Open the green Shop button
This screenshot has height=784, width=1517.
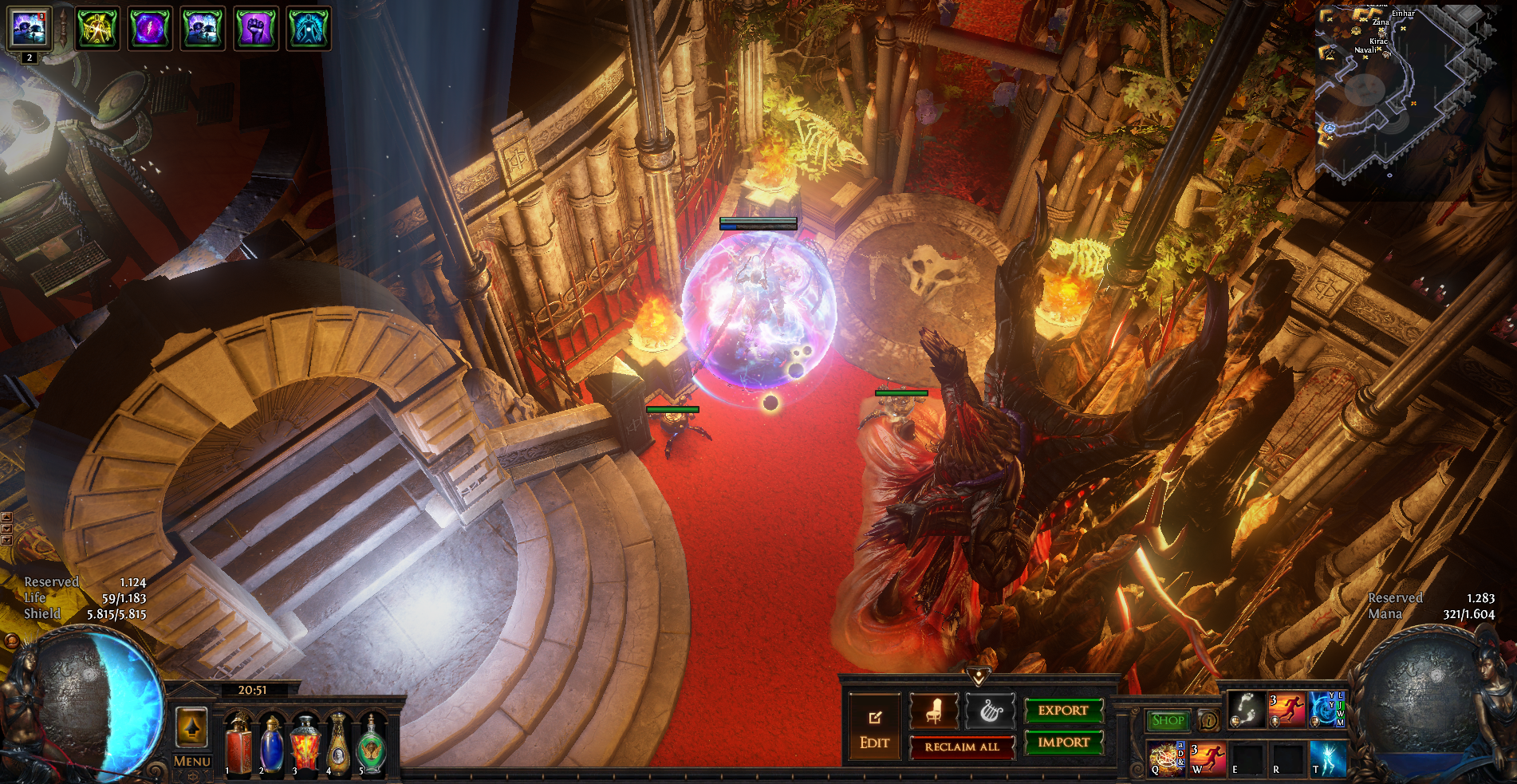[x=1168, y=720]
